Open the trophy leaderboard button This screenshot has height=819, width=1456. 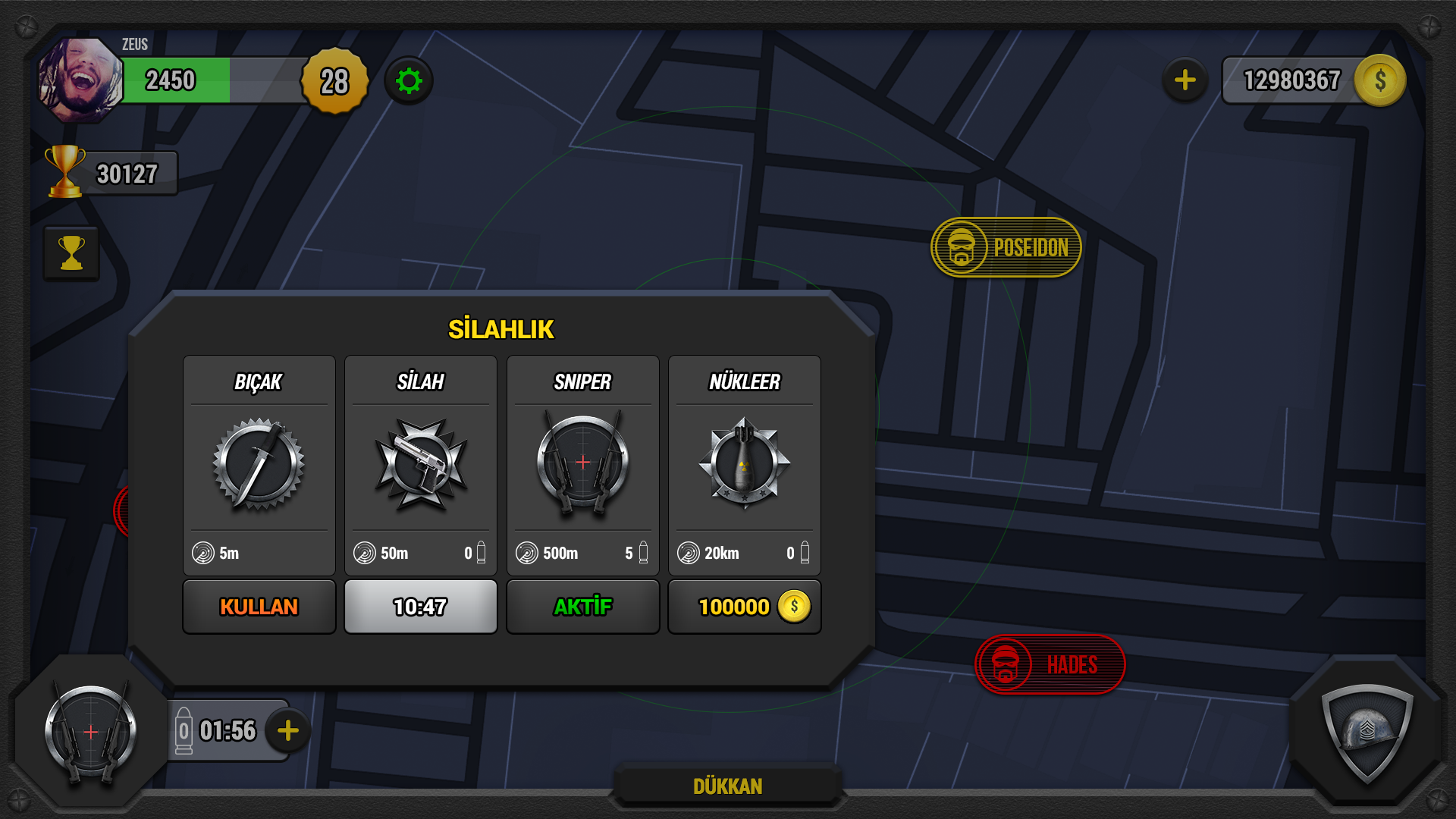[x=71, y=253]
